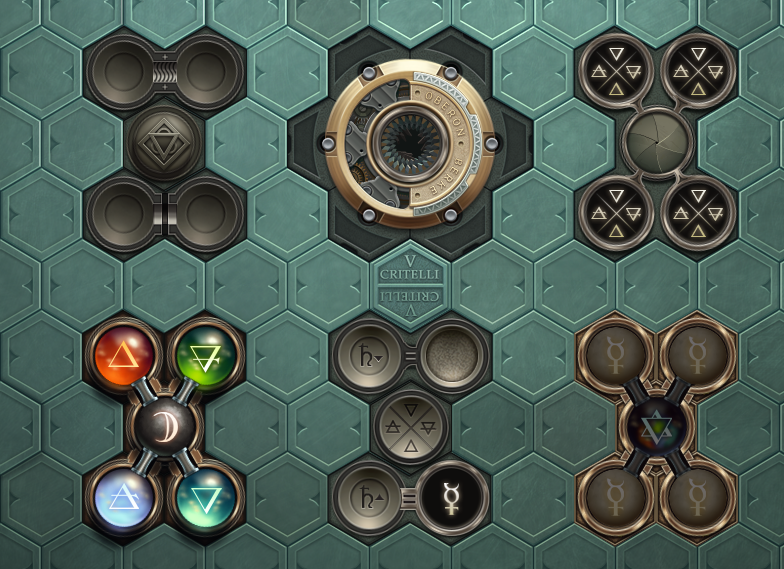Viewport: 784px width, 569px height.
Task: Click the dark diamond-engraved glyph center
Action: pos(165,142)
